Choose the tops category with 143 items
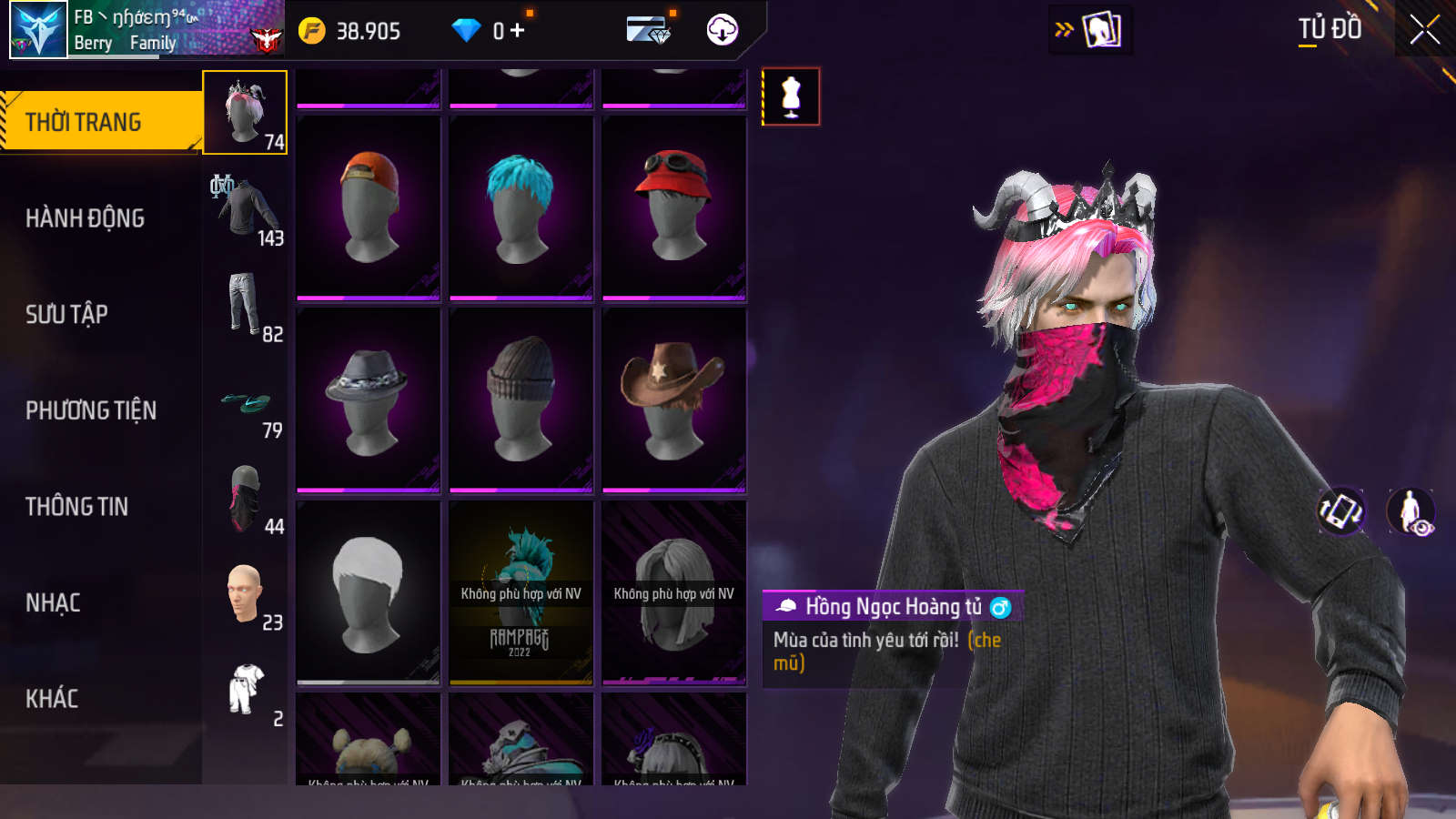The height and width of the screenshot is (819, 1456). (x=246, y=210)
